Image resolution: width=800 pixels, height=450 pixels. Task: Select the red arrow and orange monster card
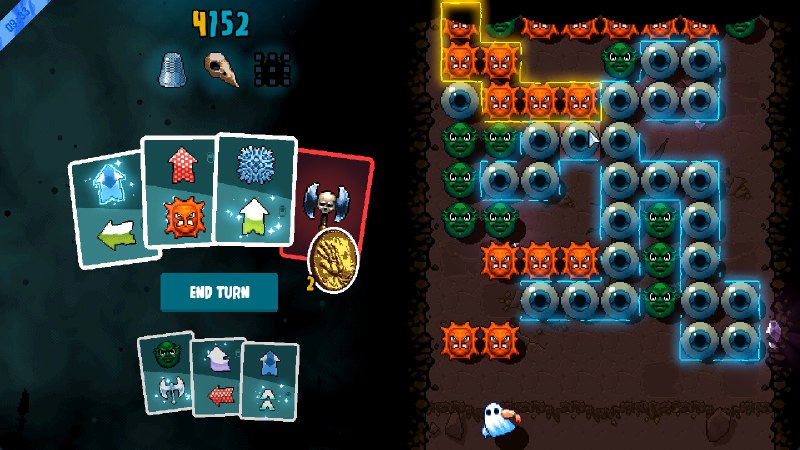179,190
